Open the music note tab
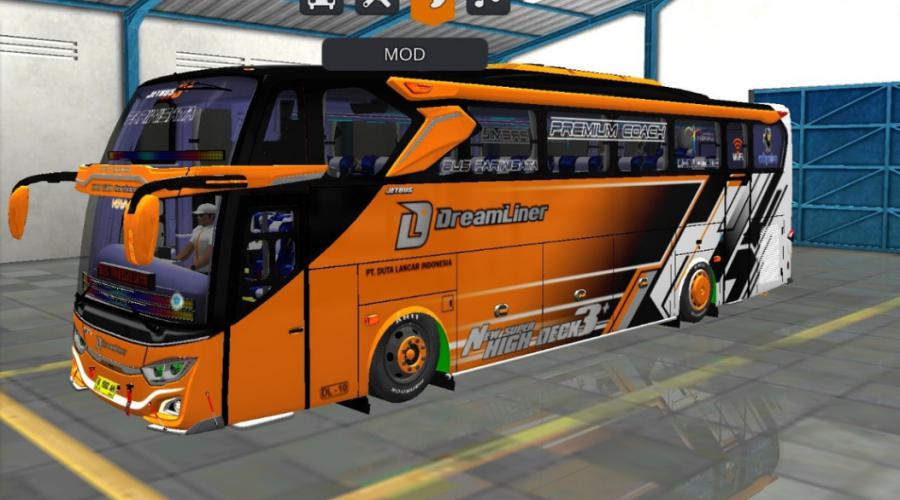 (488, 5)
